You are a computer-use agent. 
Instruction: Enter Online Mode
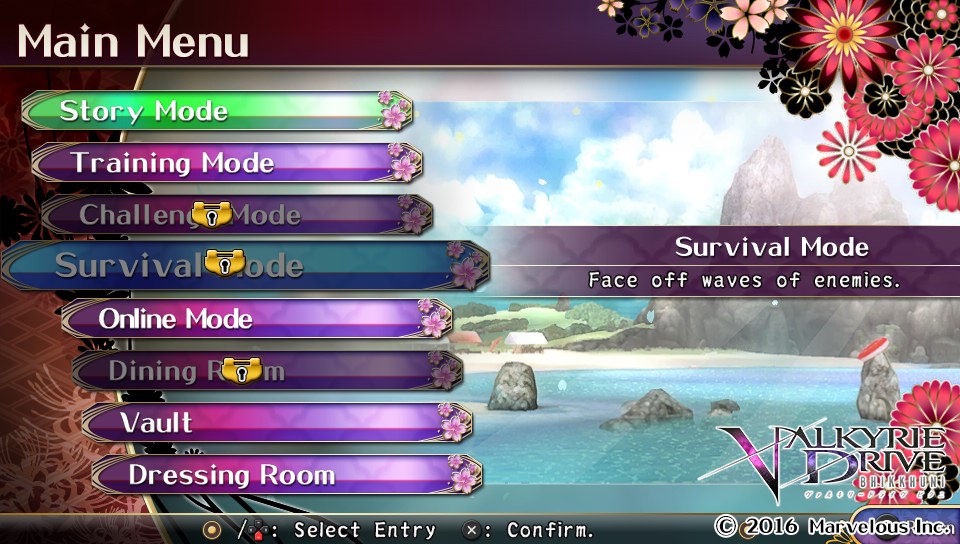point(255,319)
